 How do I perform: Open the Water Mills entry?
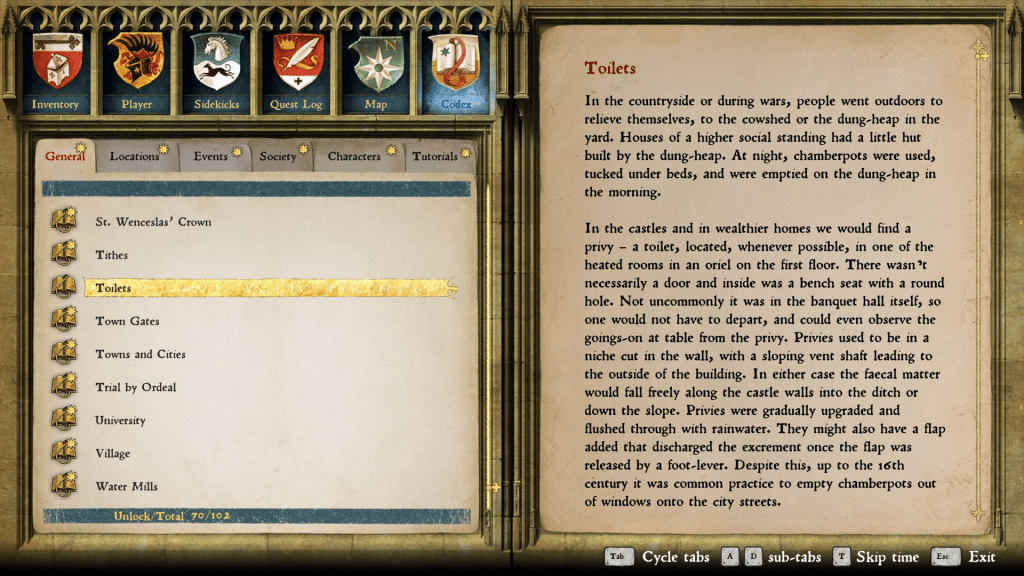pos(126,486)
